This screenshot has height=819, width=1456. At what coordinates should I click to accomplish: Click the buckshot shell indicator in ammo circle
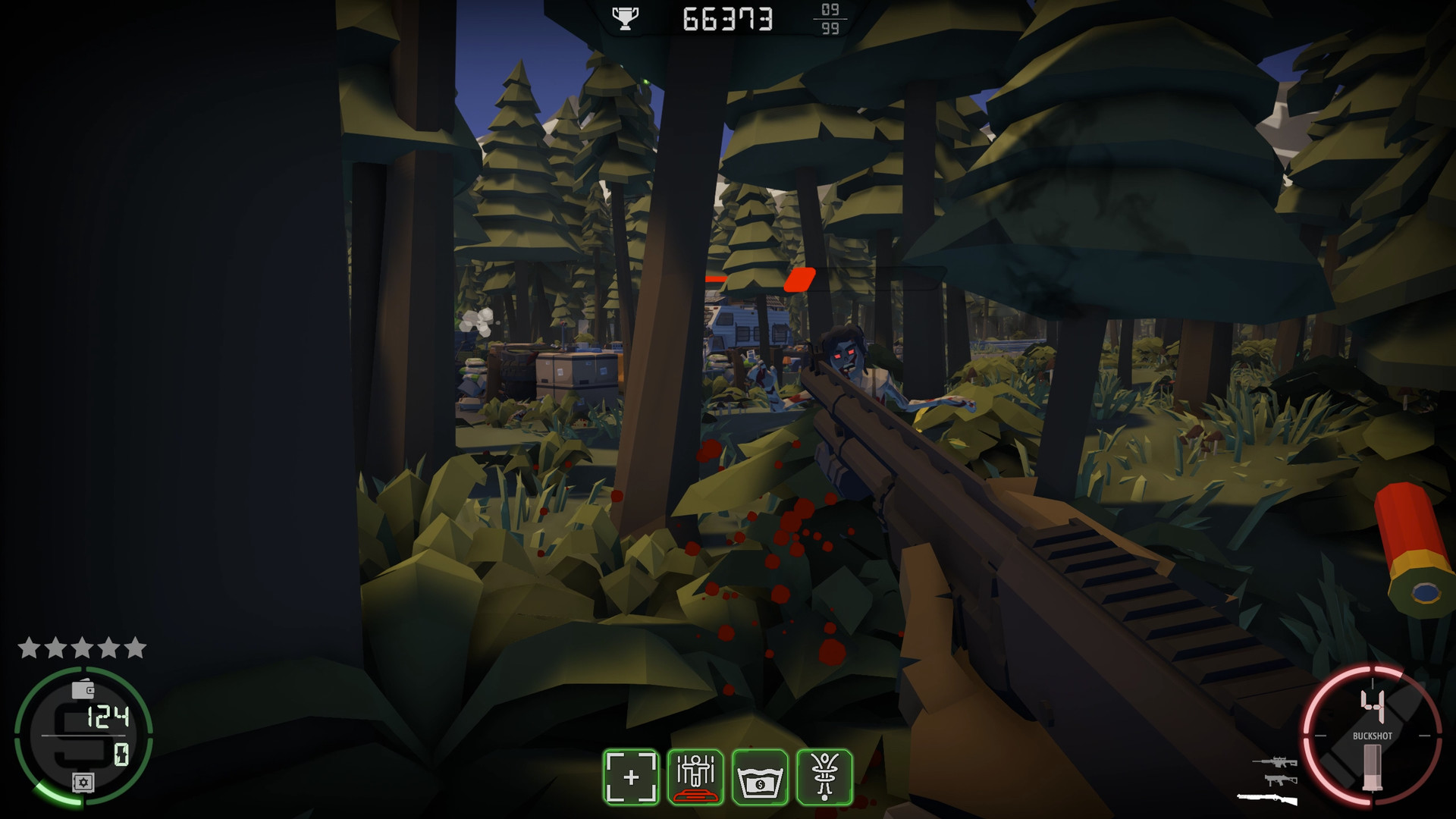pos(1373,767)
